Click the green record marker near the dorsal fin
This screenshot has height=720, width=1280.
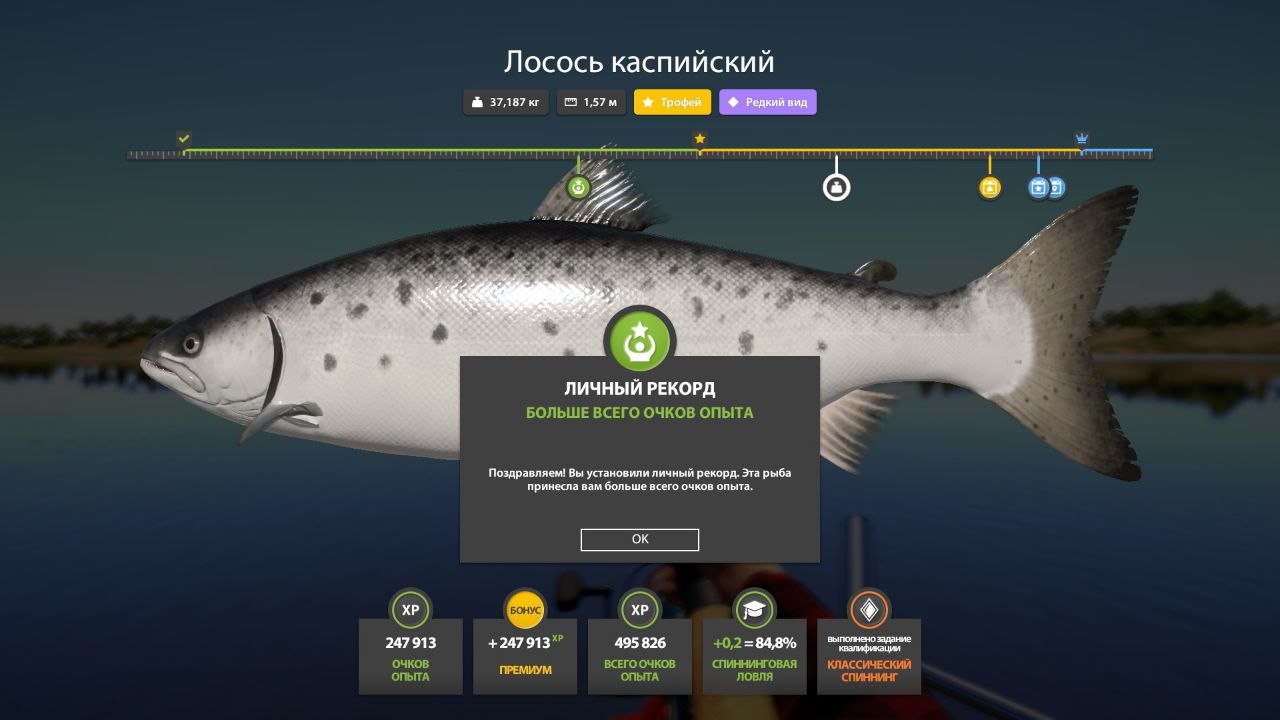578,185
